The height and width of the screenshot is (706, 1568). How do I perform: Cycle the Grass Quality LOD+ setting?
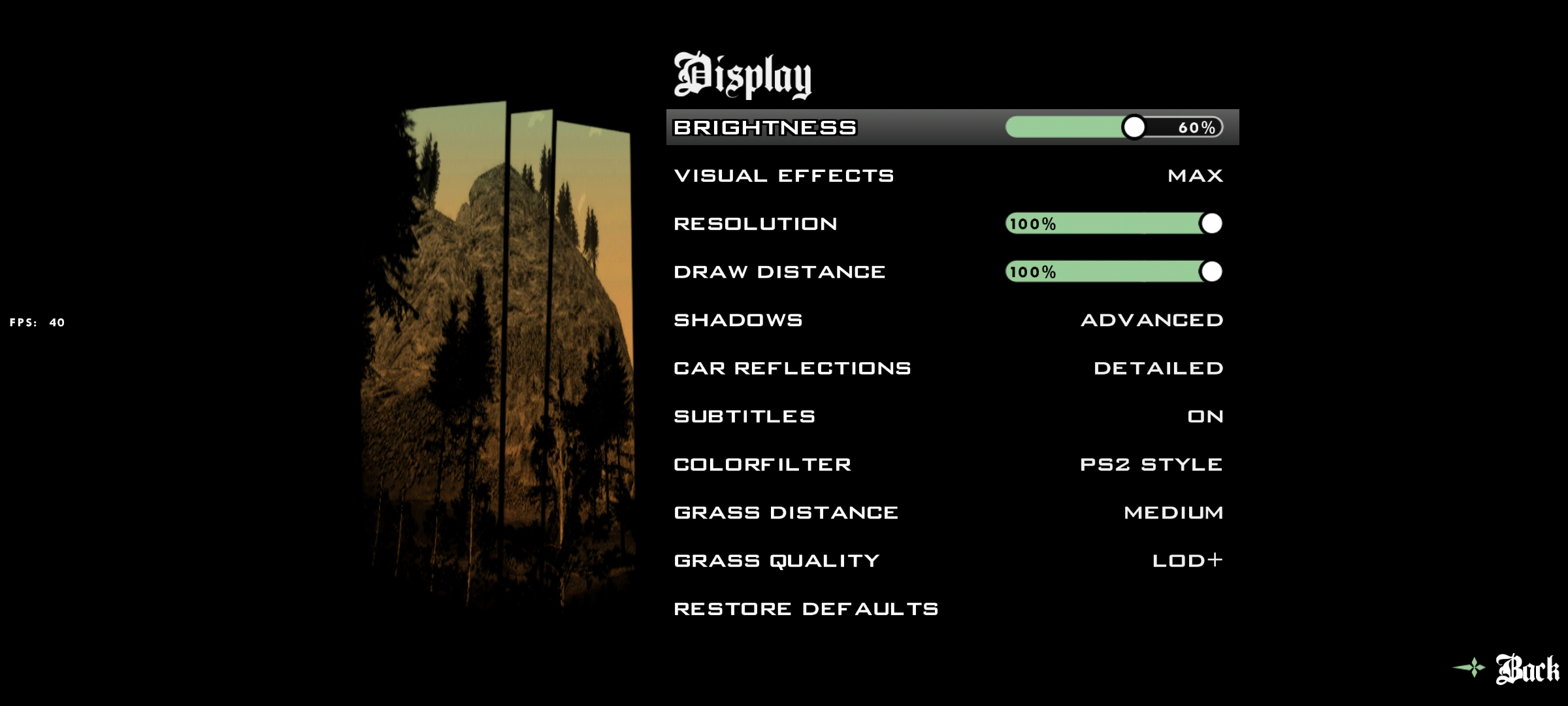tap(1187, 561)
